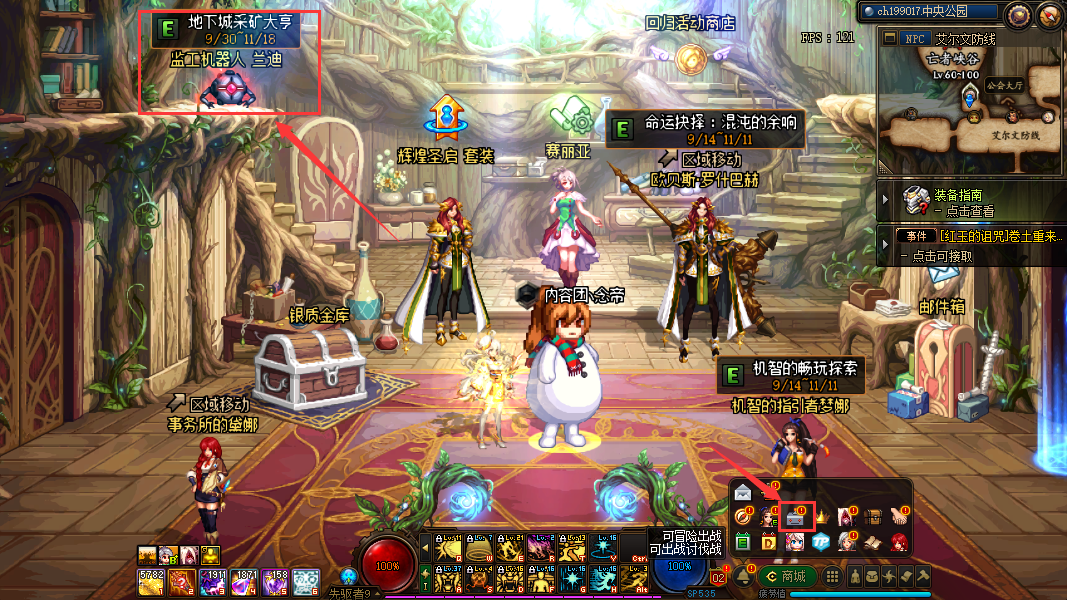Select the blue TP icon
The width and height of the screenshot is (1067, 600).
[x=822, y=541]
